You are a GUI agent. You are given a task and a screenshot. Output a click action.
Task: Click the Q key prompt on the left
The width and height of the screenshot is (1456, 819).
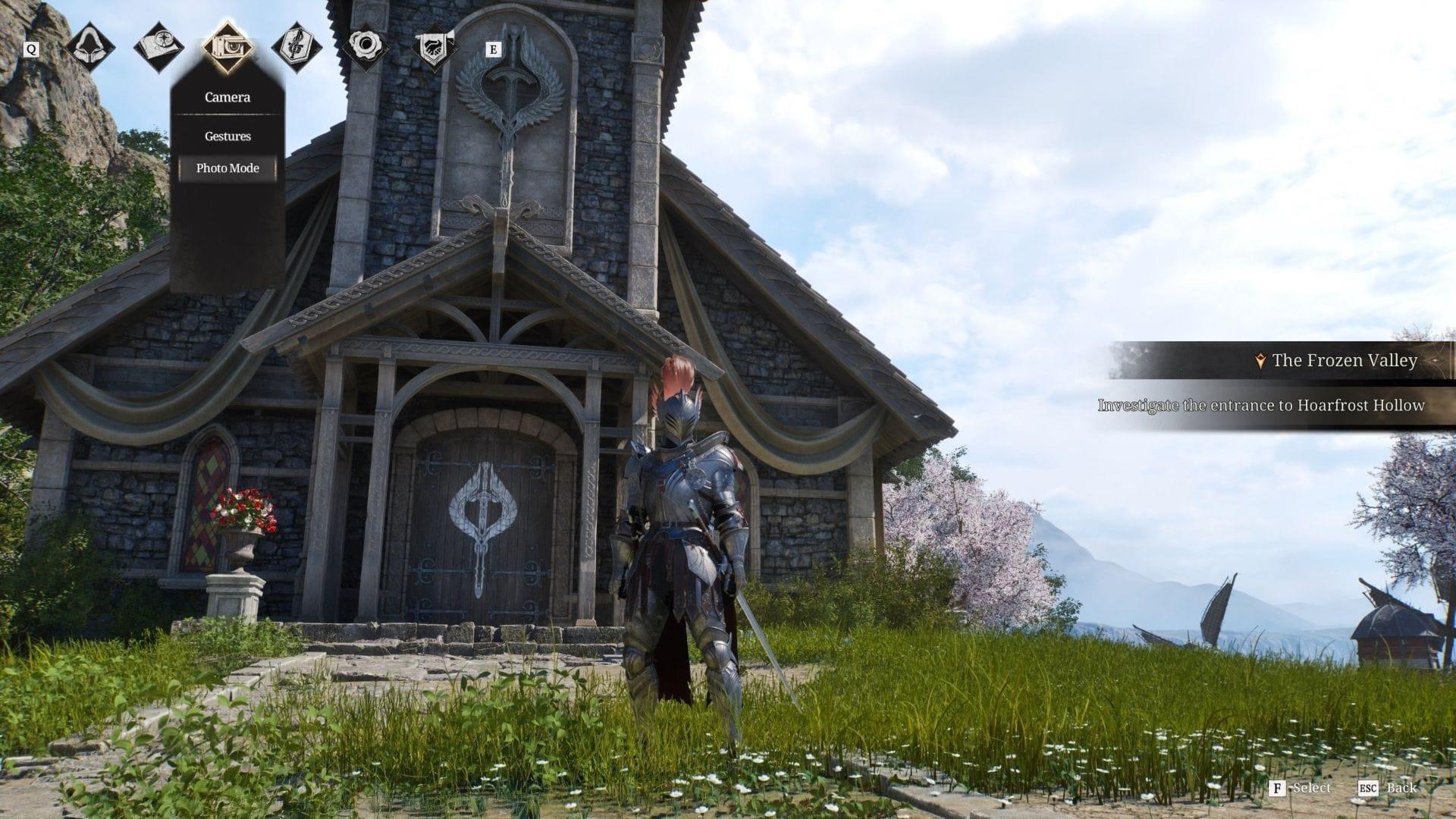pyautogui.click(x=31, y=49)
